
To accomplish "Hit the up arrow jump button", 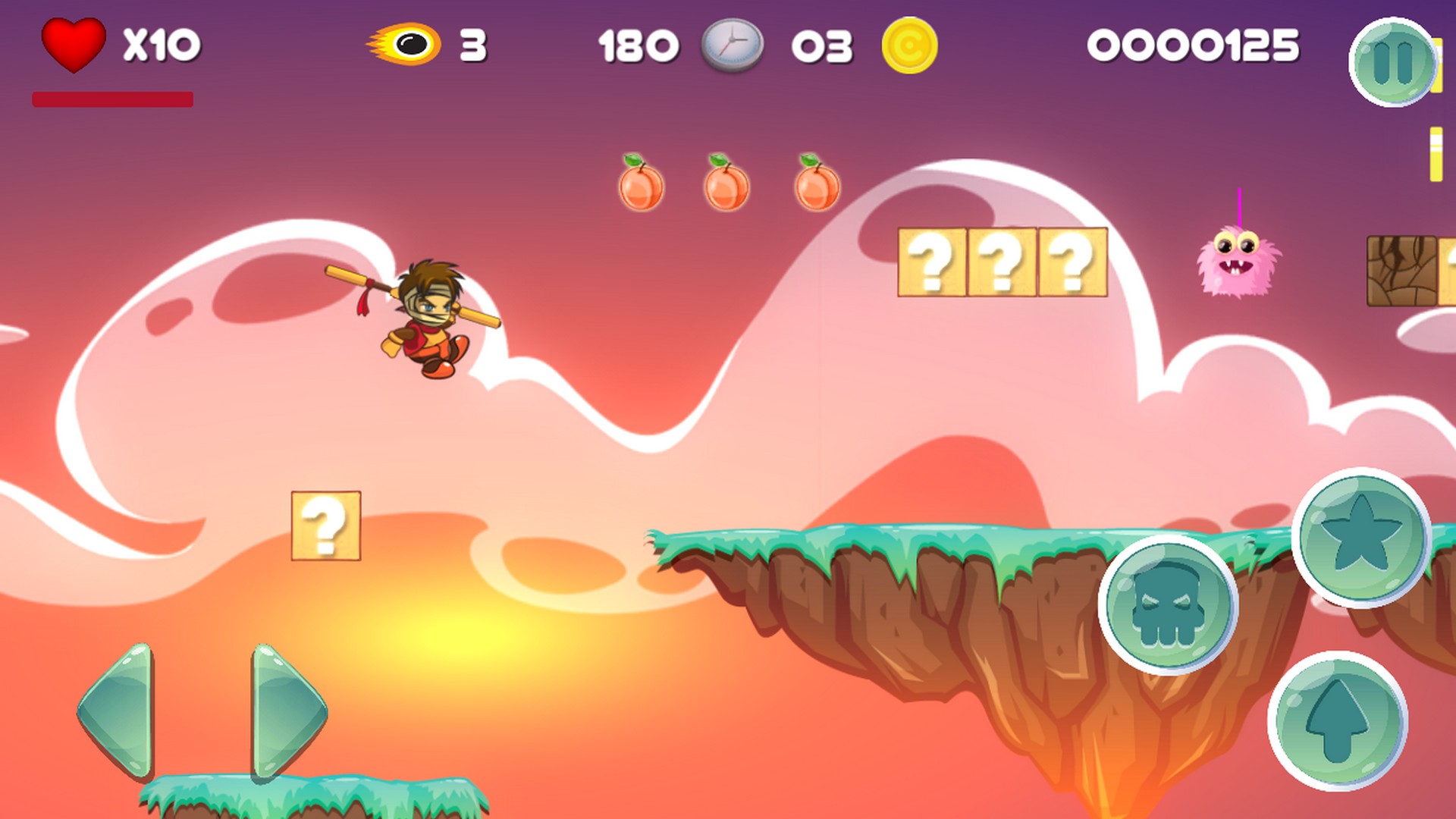I will 1337,720.
